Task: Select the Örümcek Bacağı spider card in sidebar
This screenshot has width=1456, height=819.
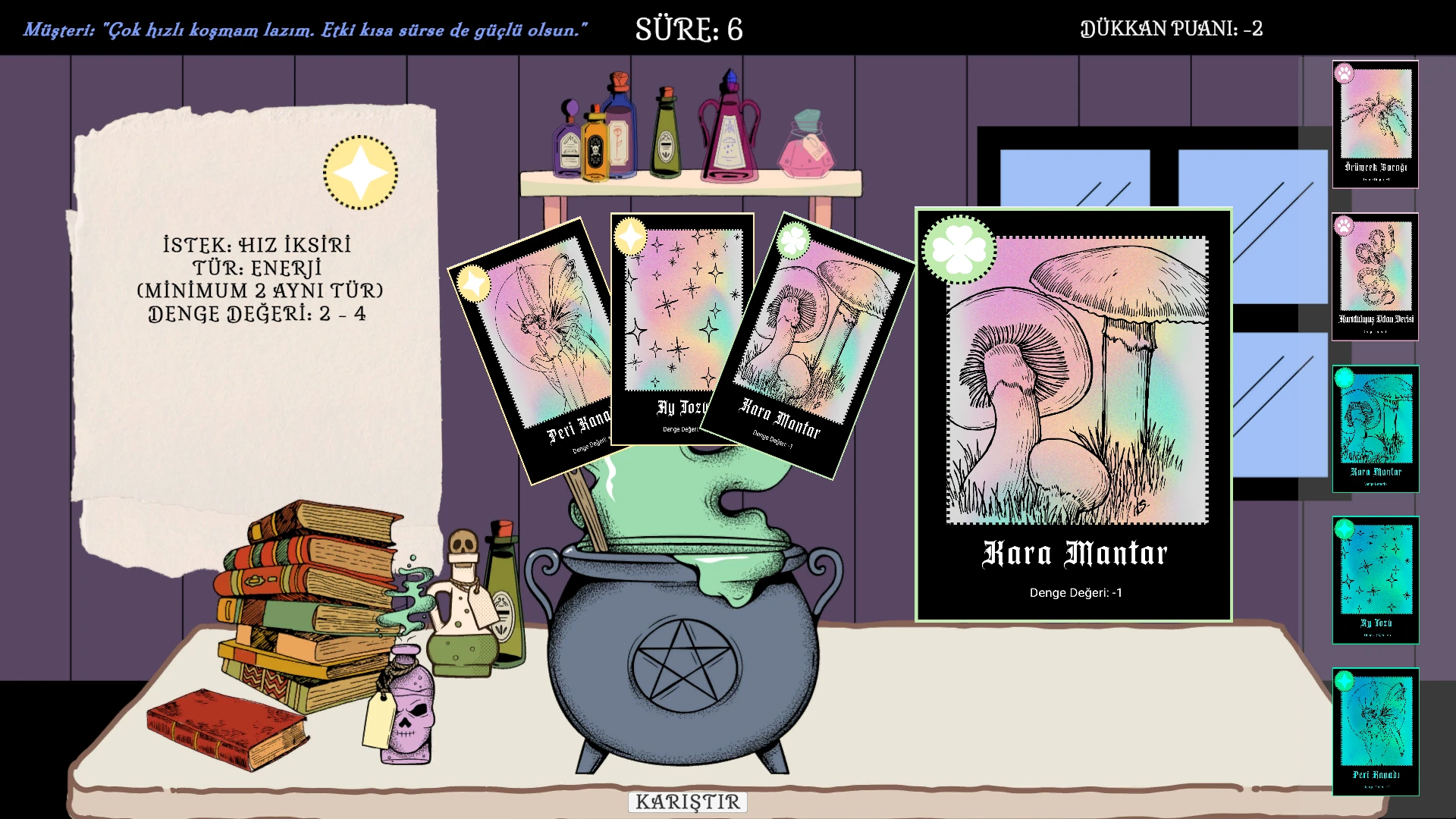Action: click(x=1375, y=124)
